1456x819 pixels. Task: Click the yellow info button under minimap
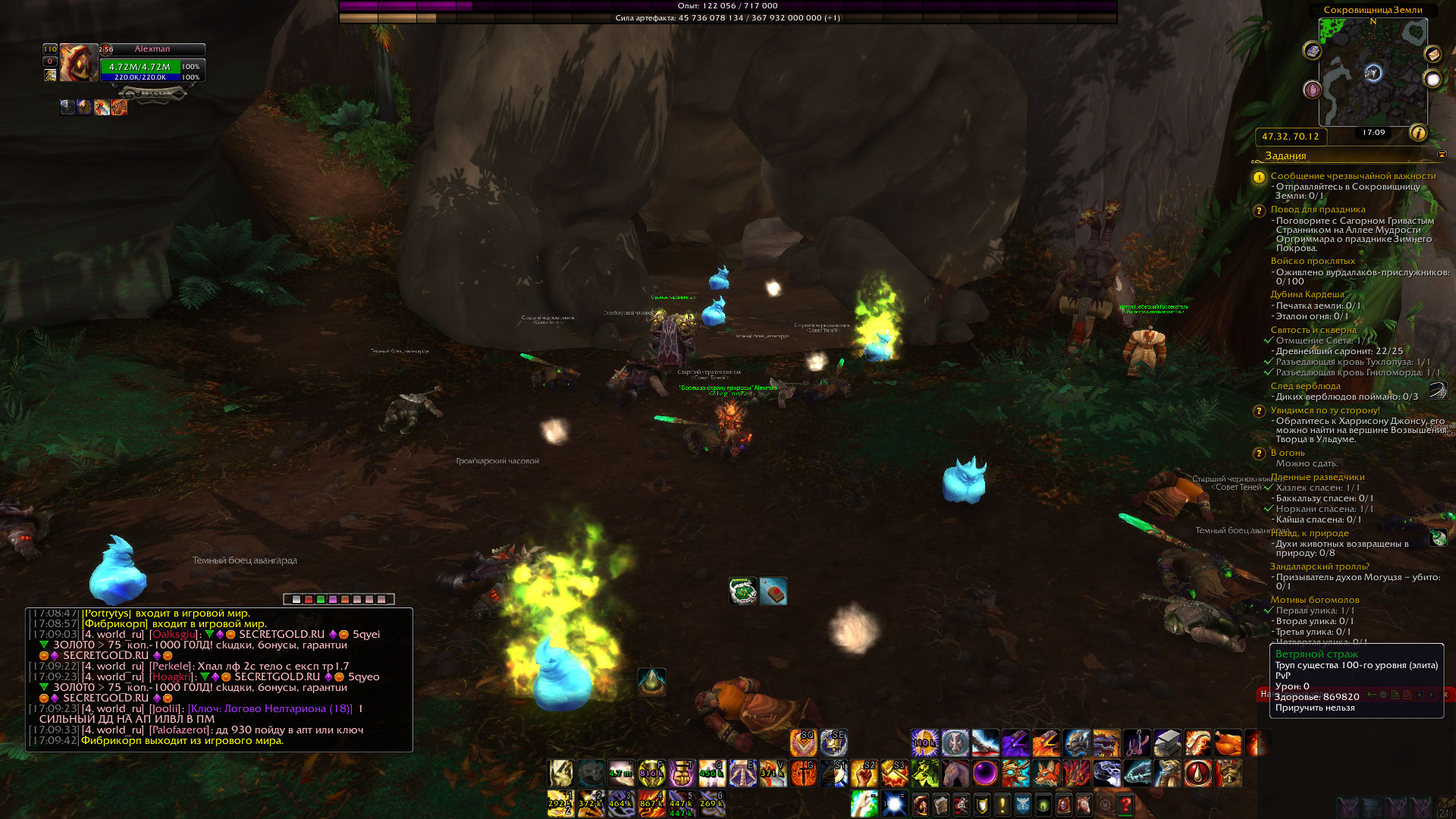coord(1417,133)
